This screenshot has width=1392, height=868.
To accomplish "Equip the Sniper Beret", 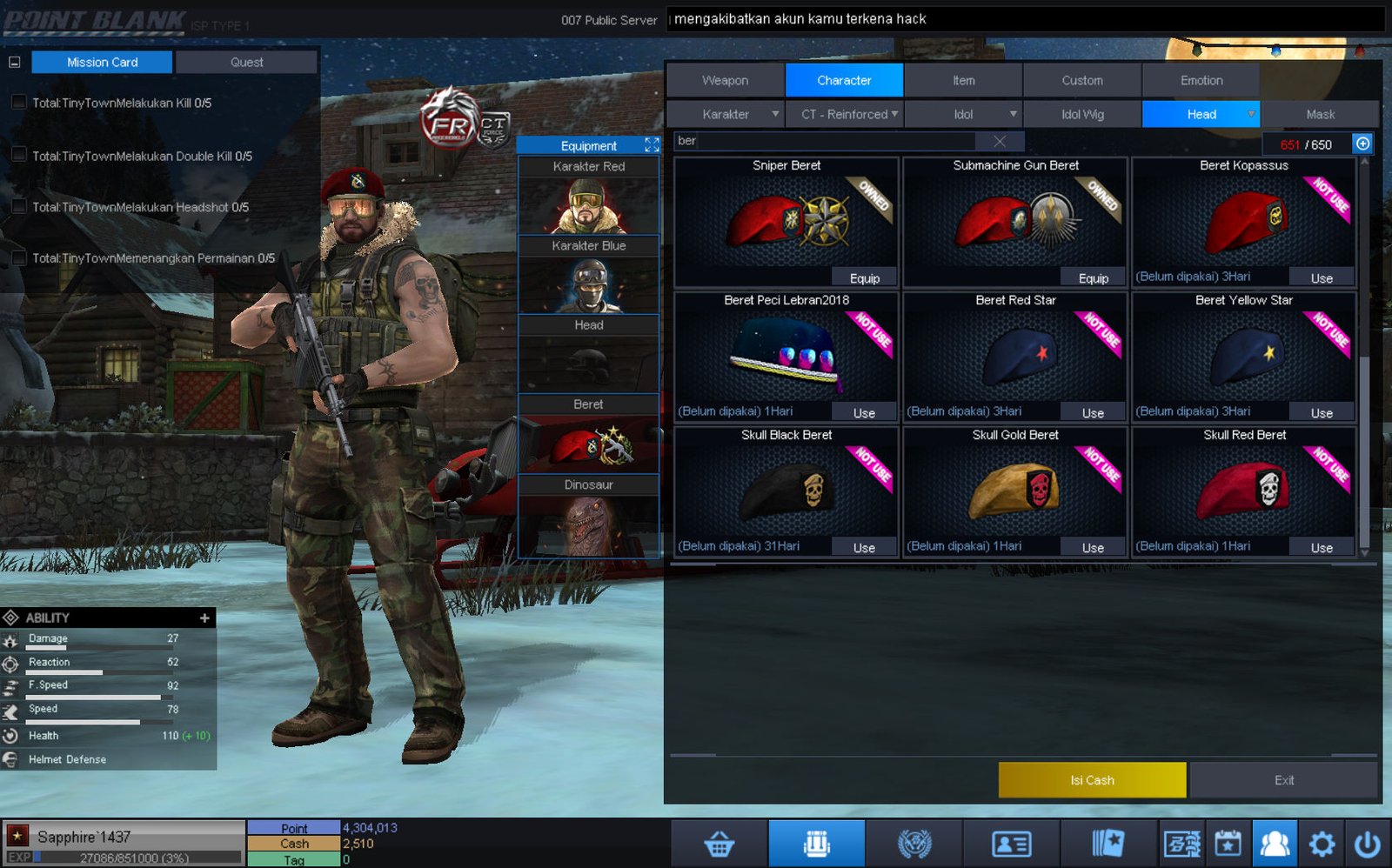I will [x=864, y=278].
